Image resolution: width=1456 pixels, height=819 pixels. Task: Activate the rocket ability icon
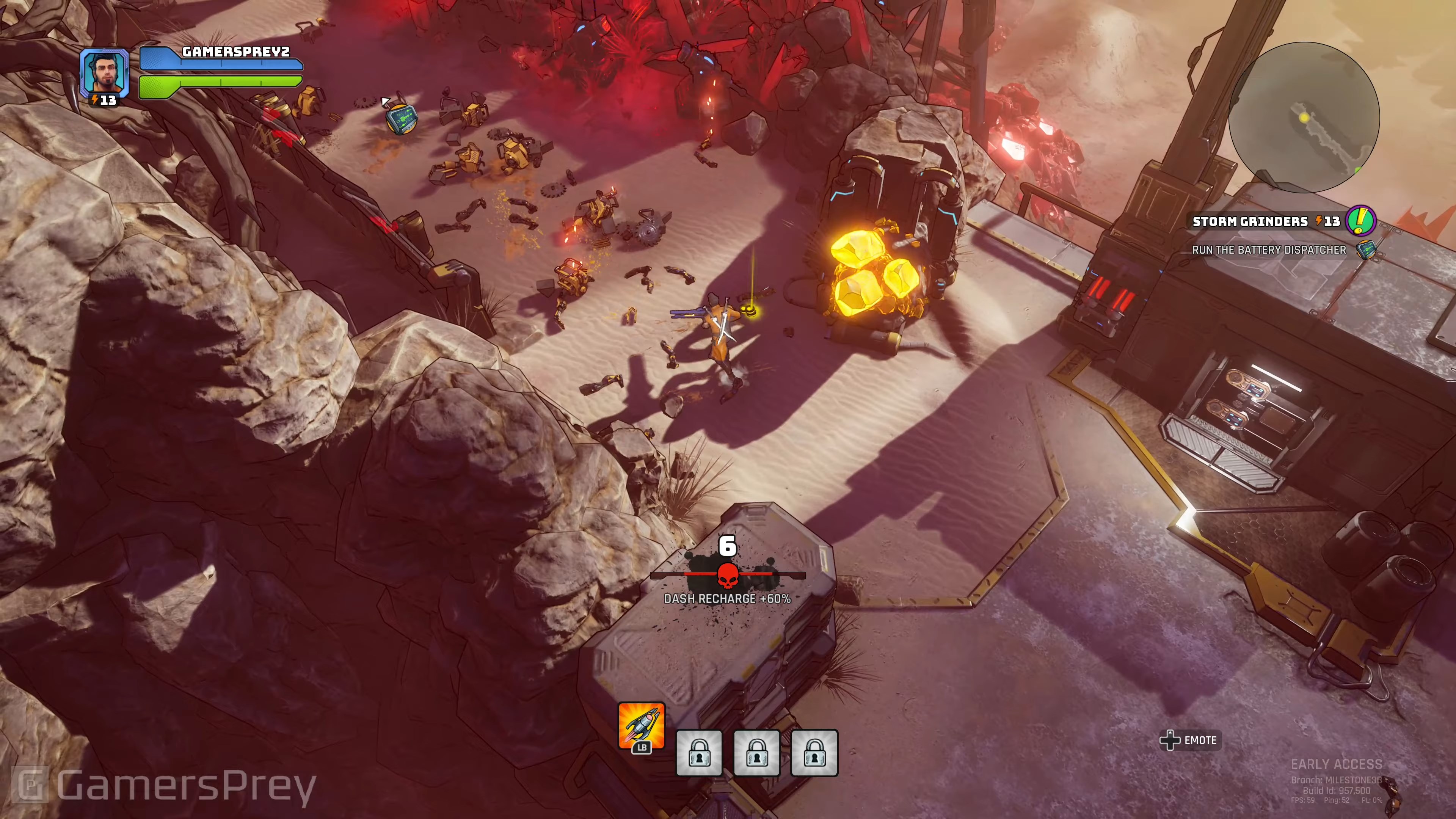(641, 725)
